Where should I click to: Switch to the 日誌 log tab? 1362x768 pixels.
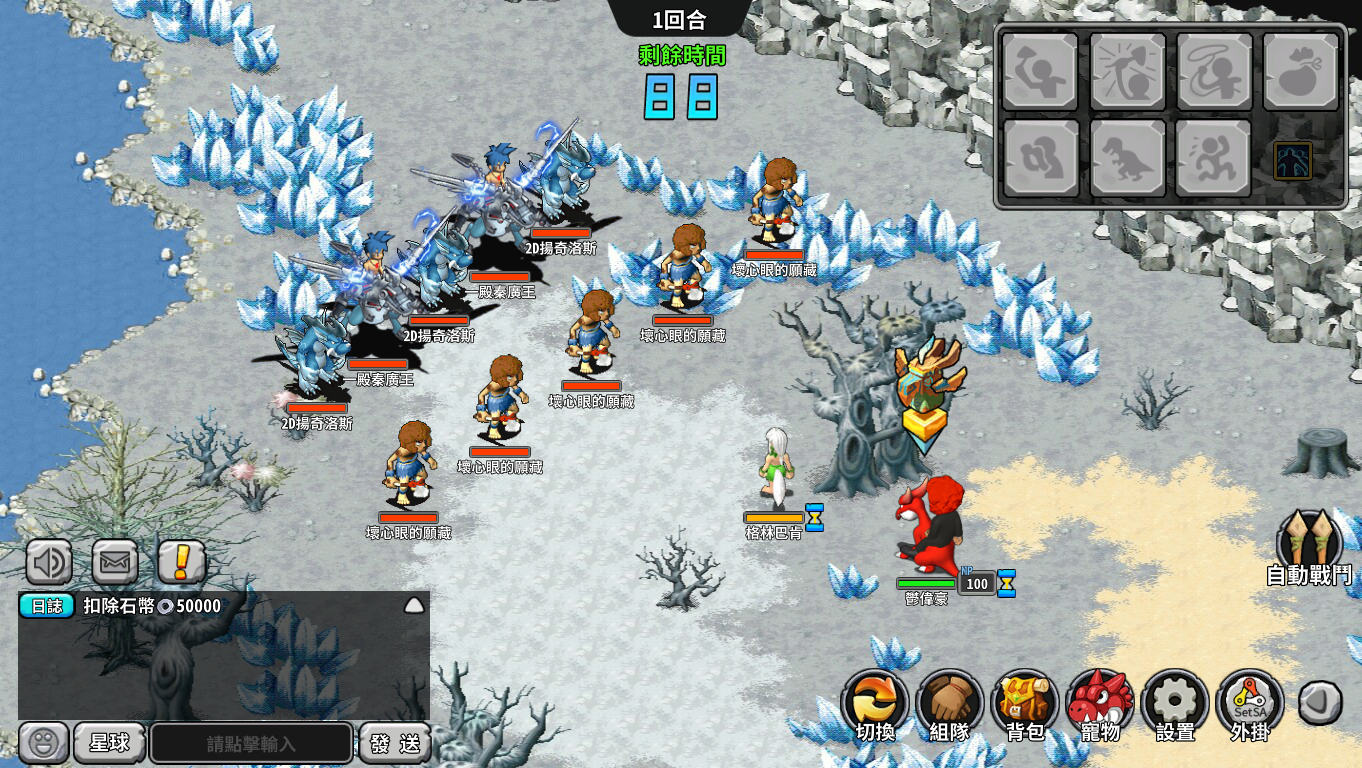[47, 606]
